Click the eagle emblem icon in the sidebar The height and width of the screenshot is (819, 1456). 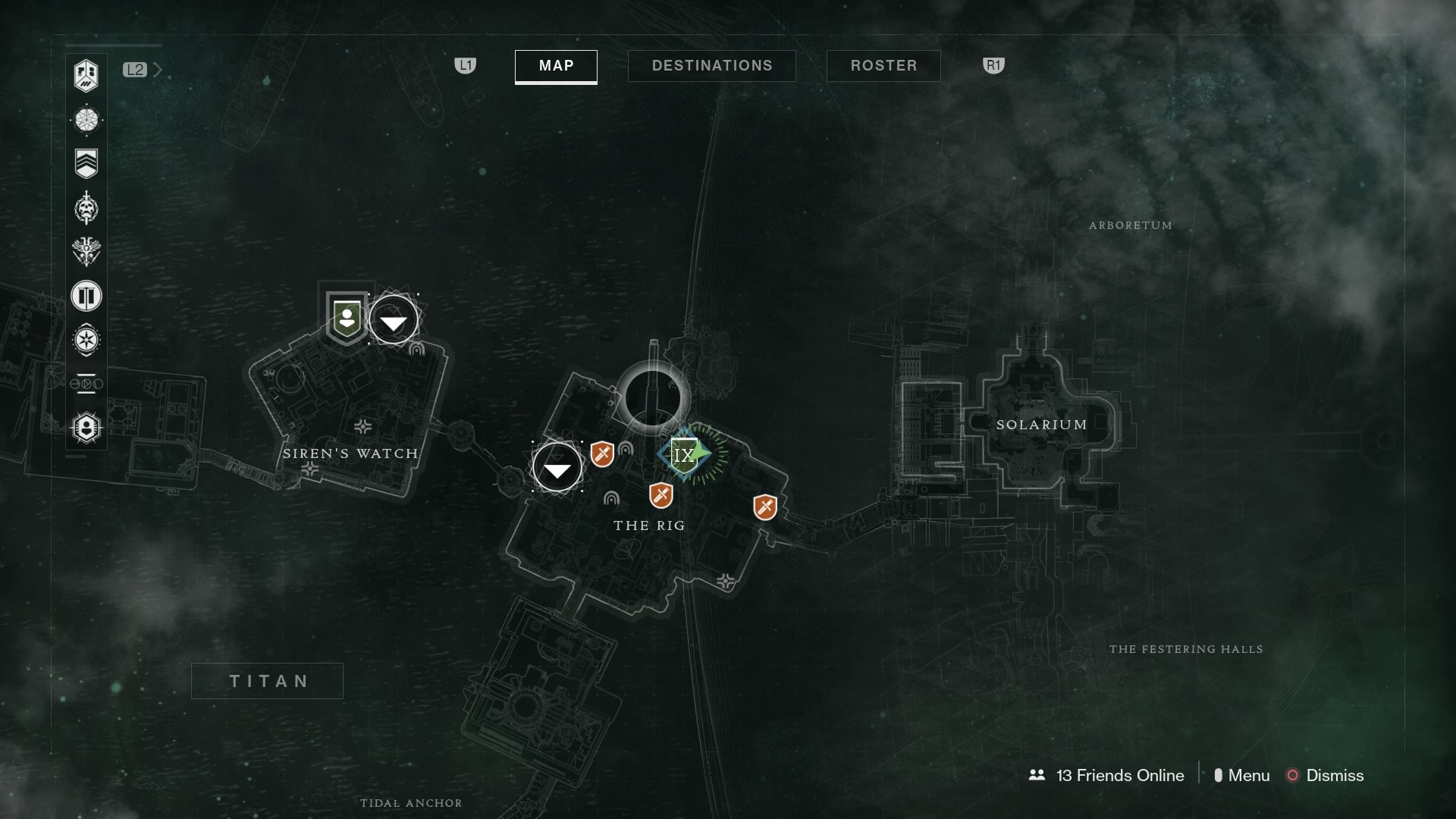86,253
